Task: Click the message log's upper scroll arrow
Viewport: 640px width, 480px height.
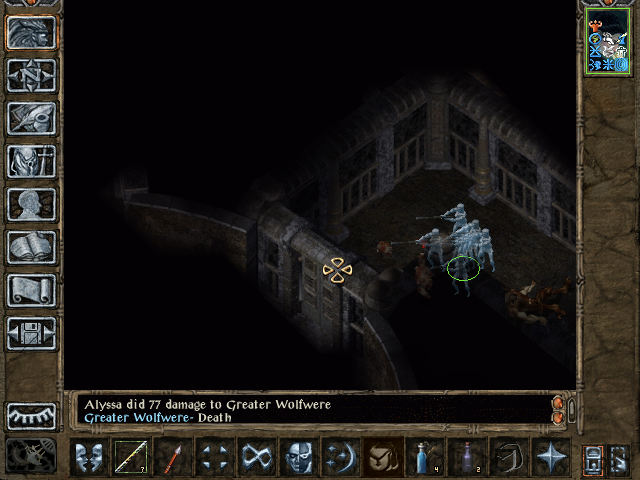Action: point(558,403)
